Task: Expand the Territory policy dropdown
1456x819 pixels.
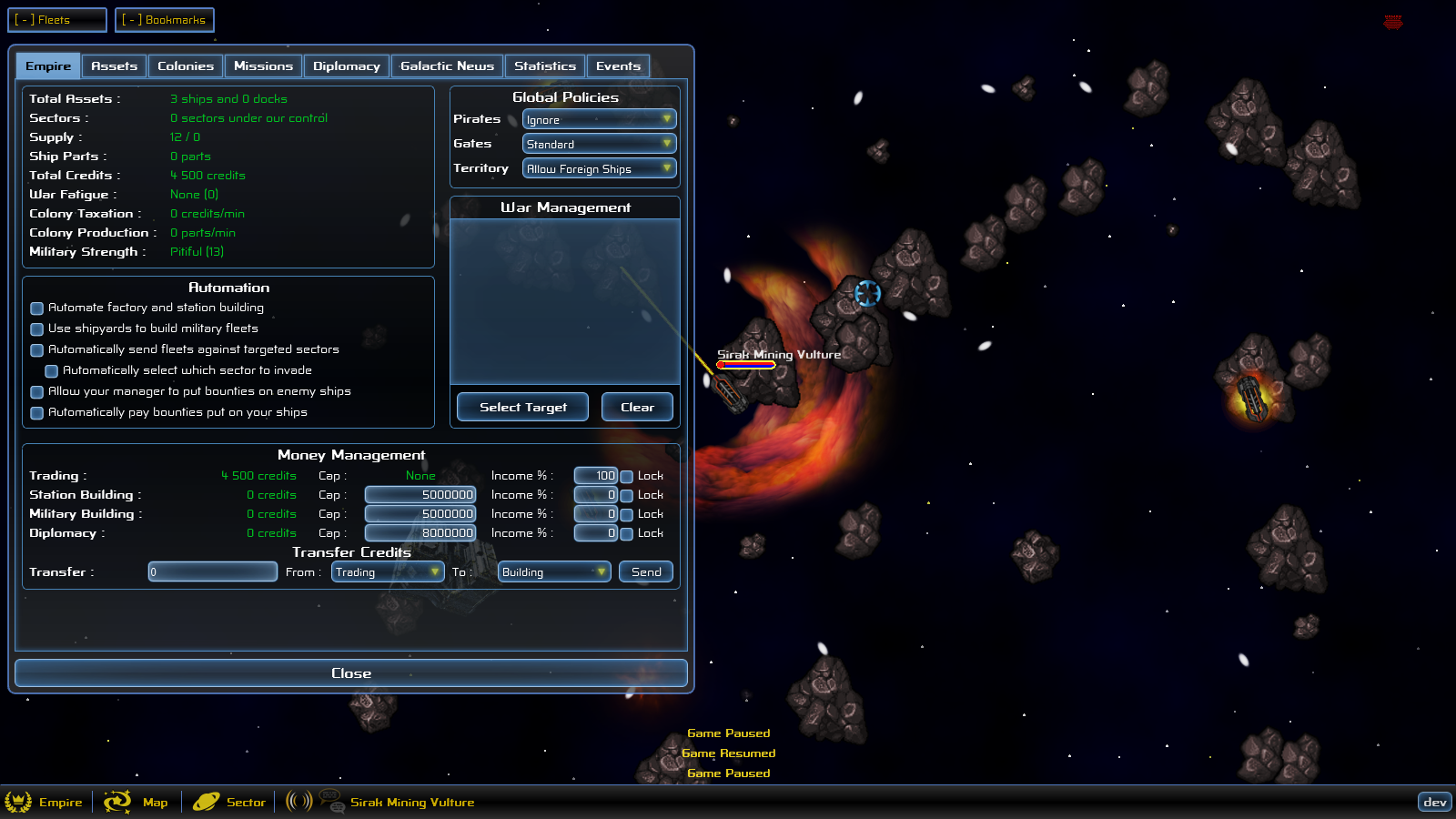Action: [x=599, y=168]
